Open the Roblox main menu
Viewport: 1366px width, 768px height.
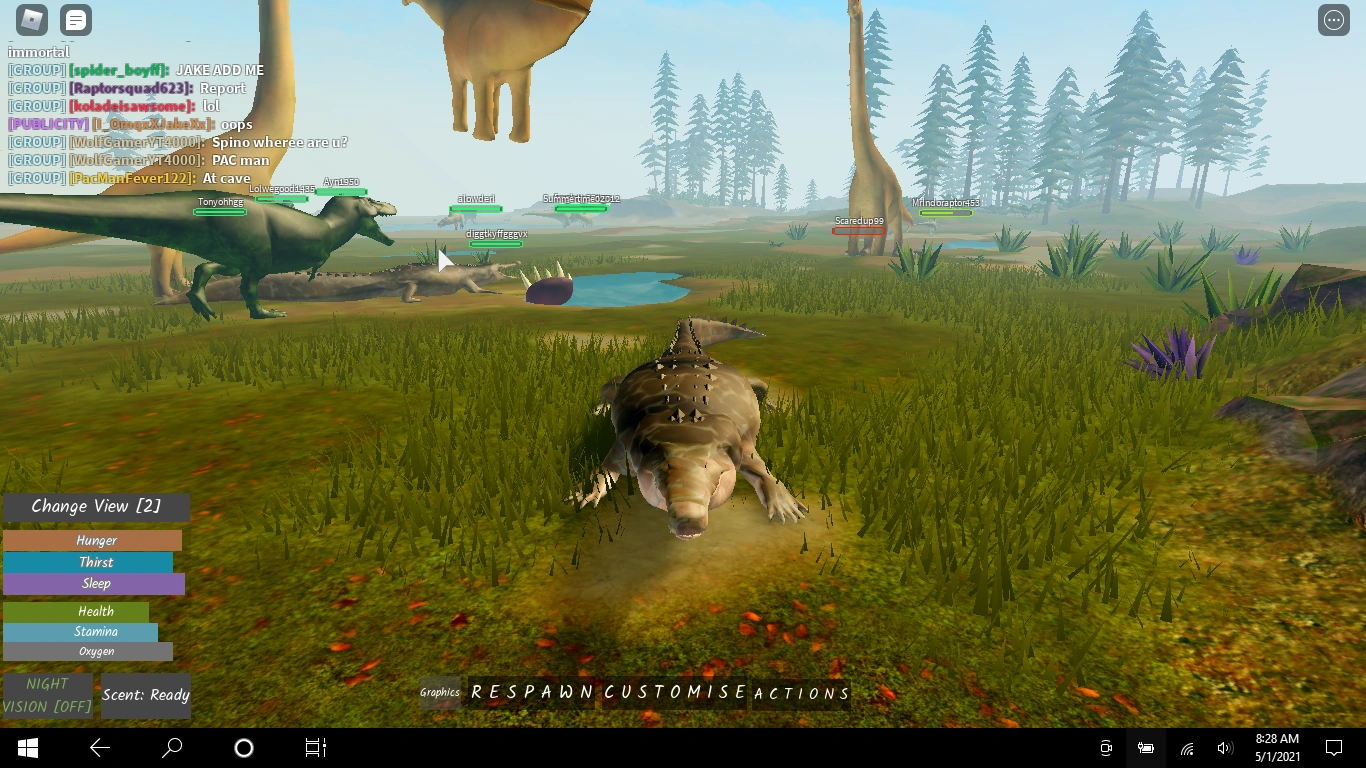click(30, 19)
